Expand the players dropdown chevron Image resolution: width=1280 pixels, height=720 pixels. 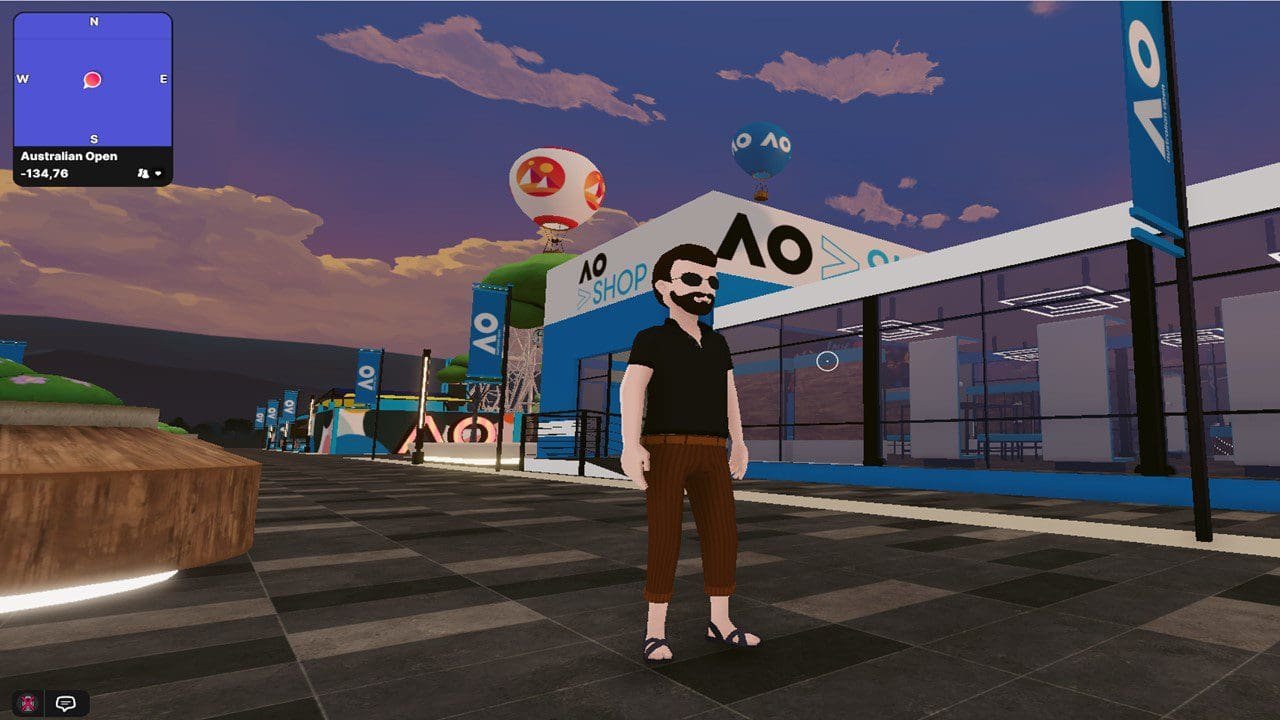pyautogui.click(x=160, y=173)
